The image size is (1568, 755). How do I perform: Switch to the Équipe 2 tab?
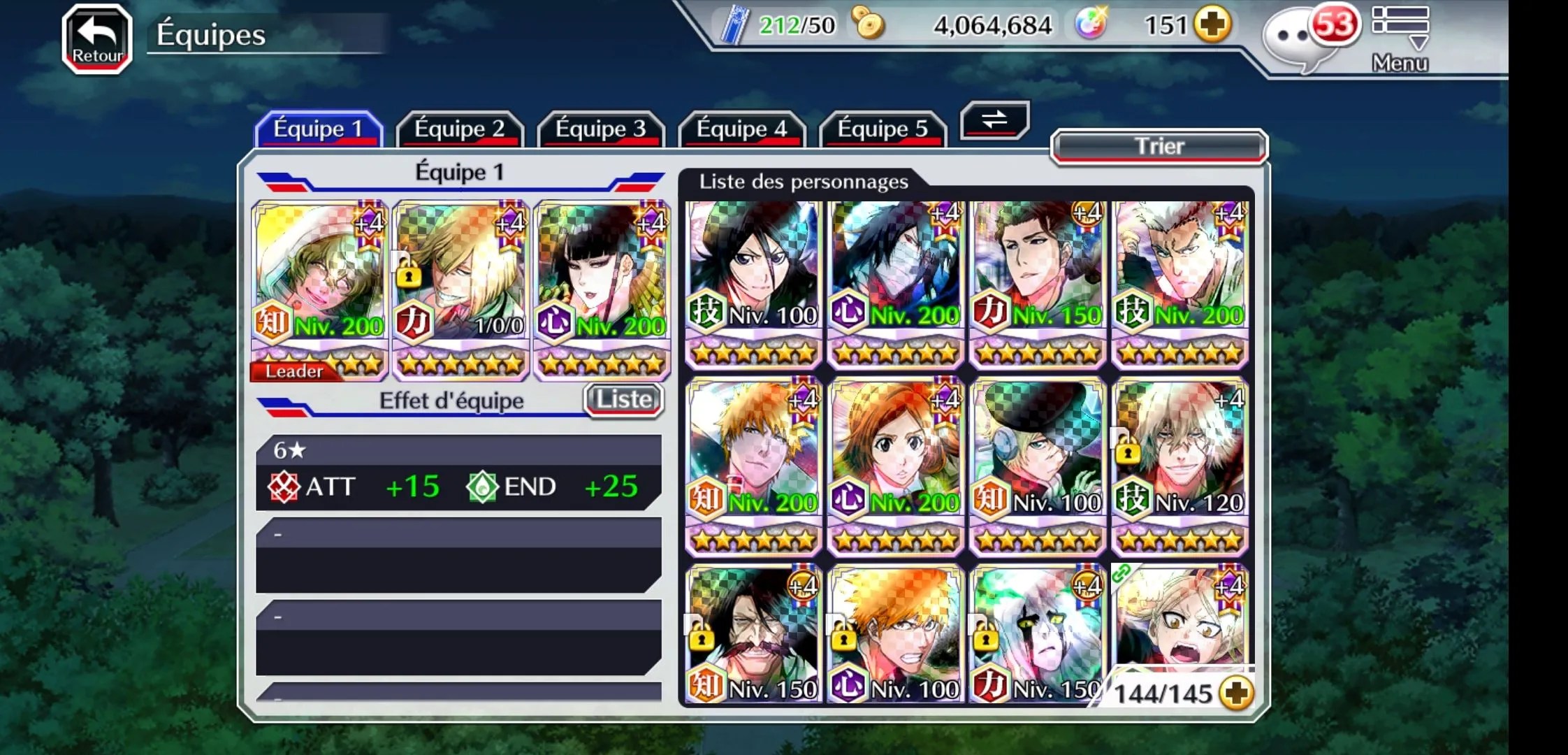click(459, 129)
